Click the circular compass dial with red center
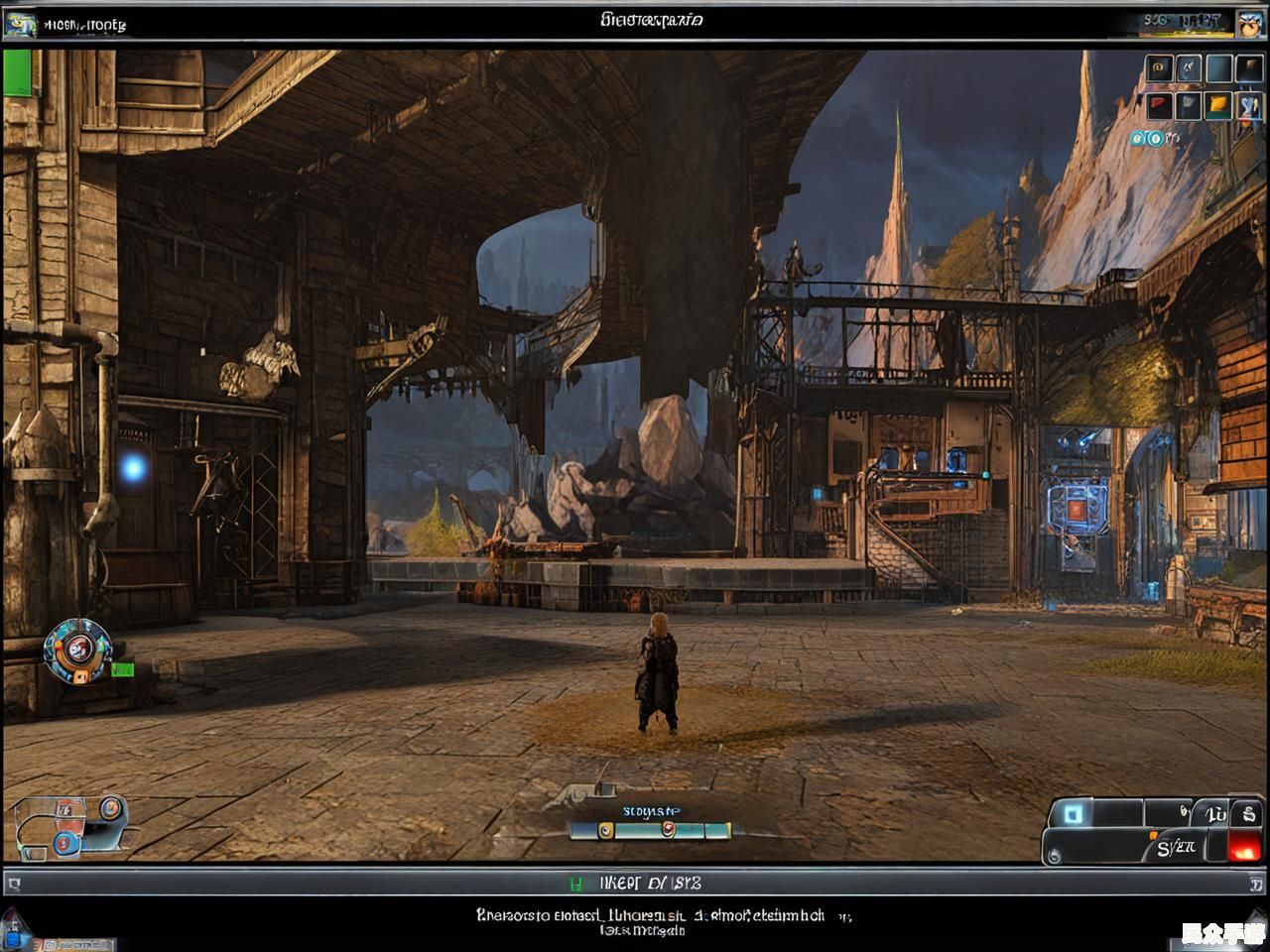 pyautogui.click(x=77, y=650)
